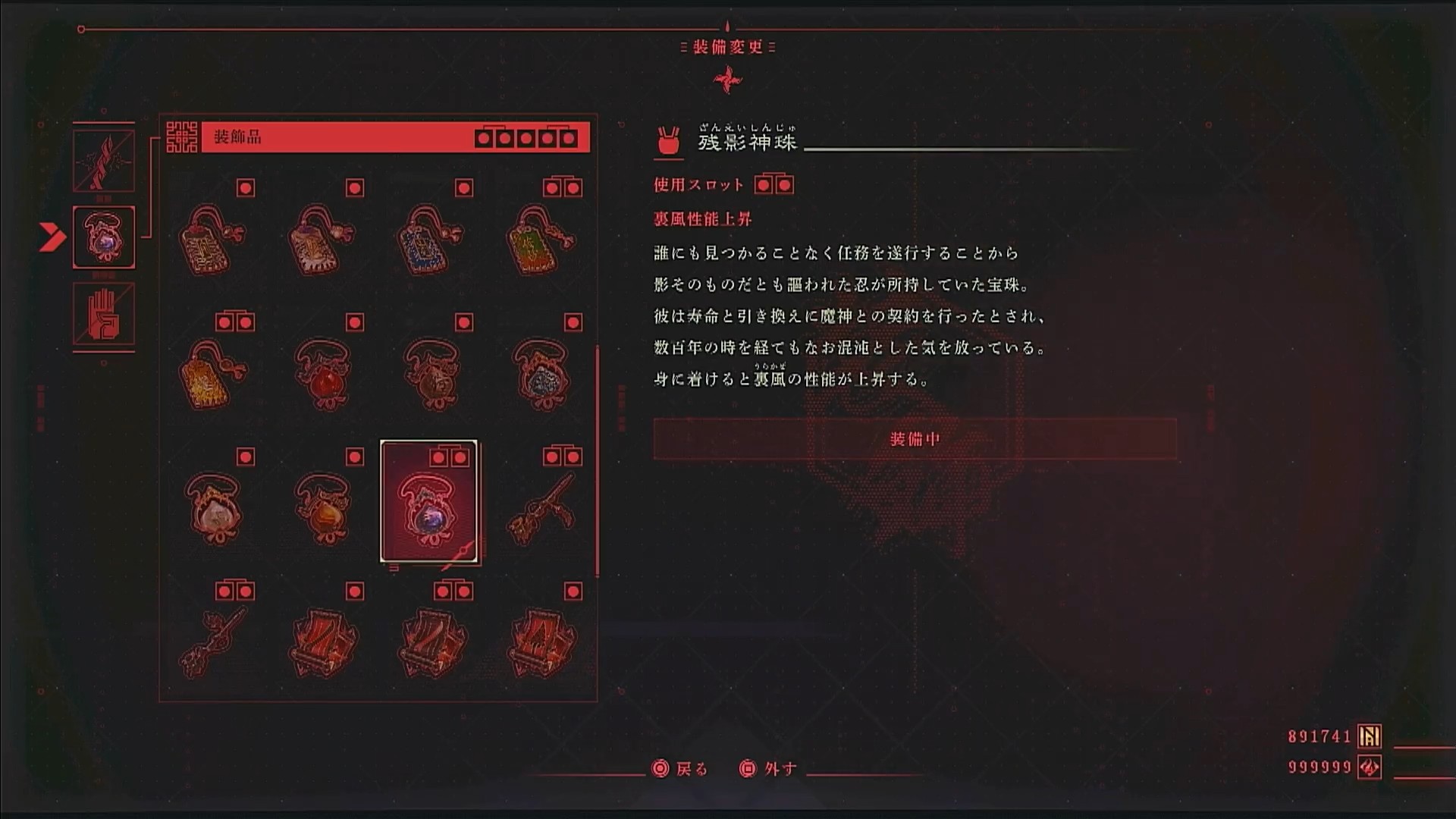Pick the pale white orb accessory
This screenshot has width=1456, height=819.
tap(212, 508)
